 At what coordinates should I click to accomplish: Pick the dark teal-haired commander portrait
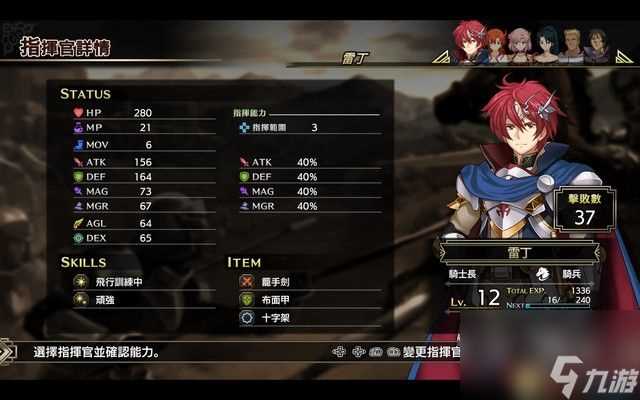(x=547, y=46)
